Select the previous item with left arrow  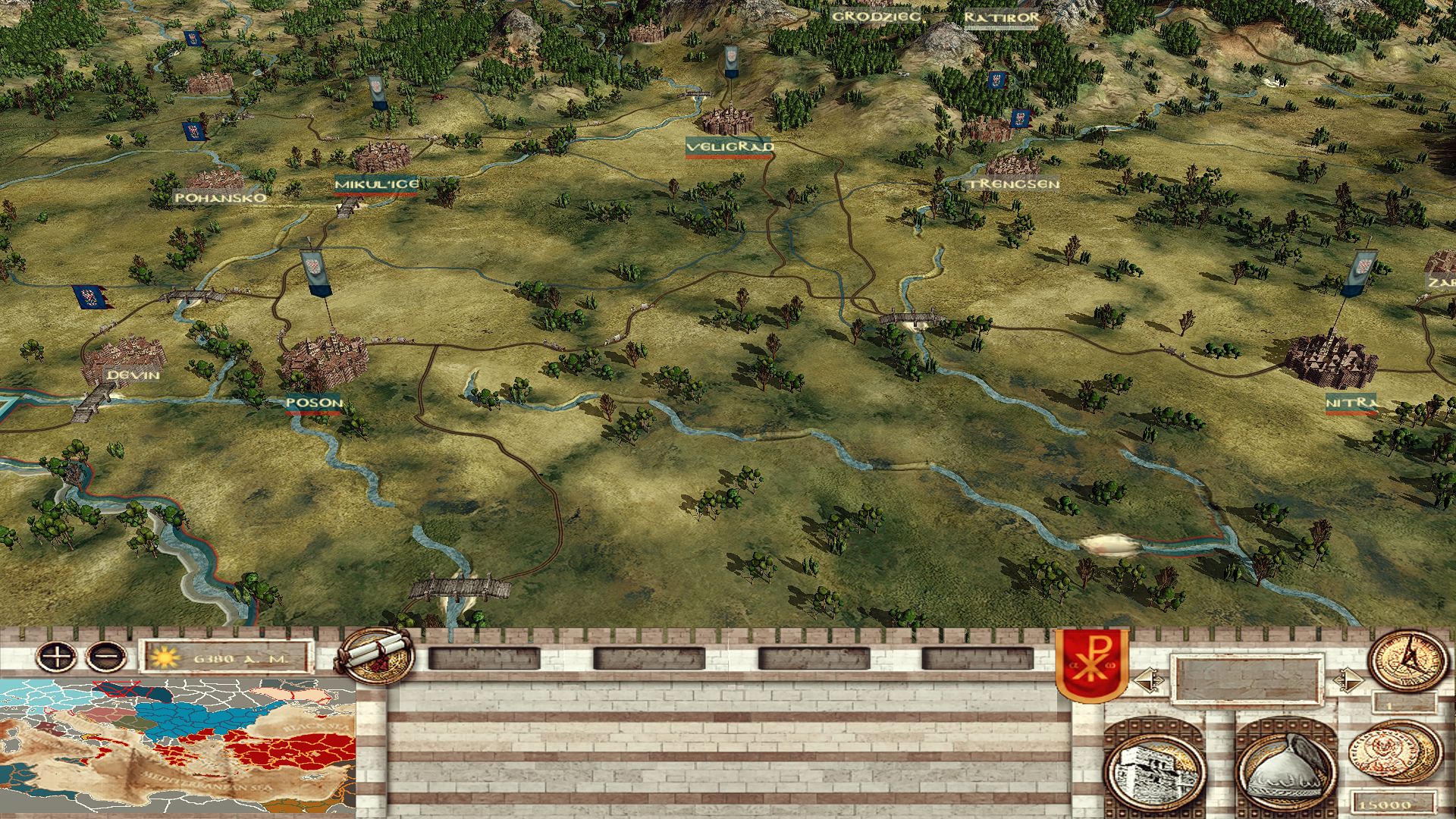point(1145,679)
